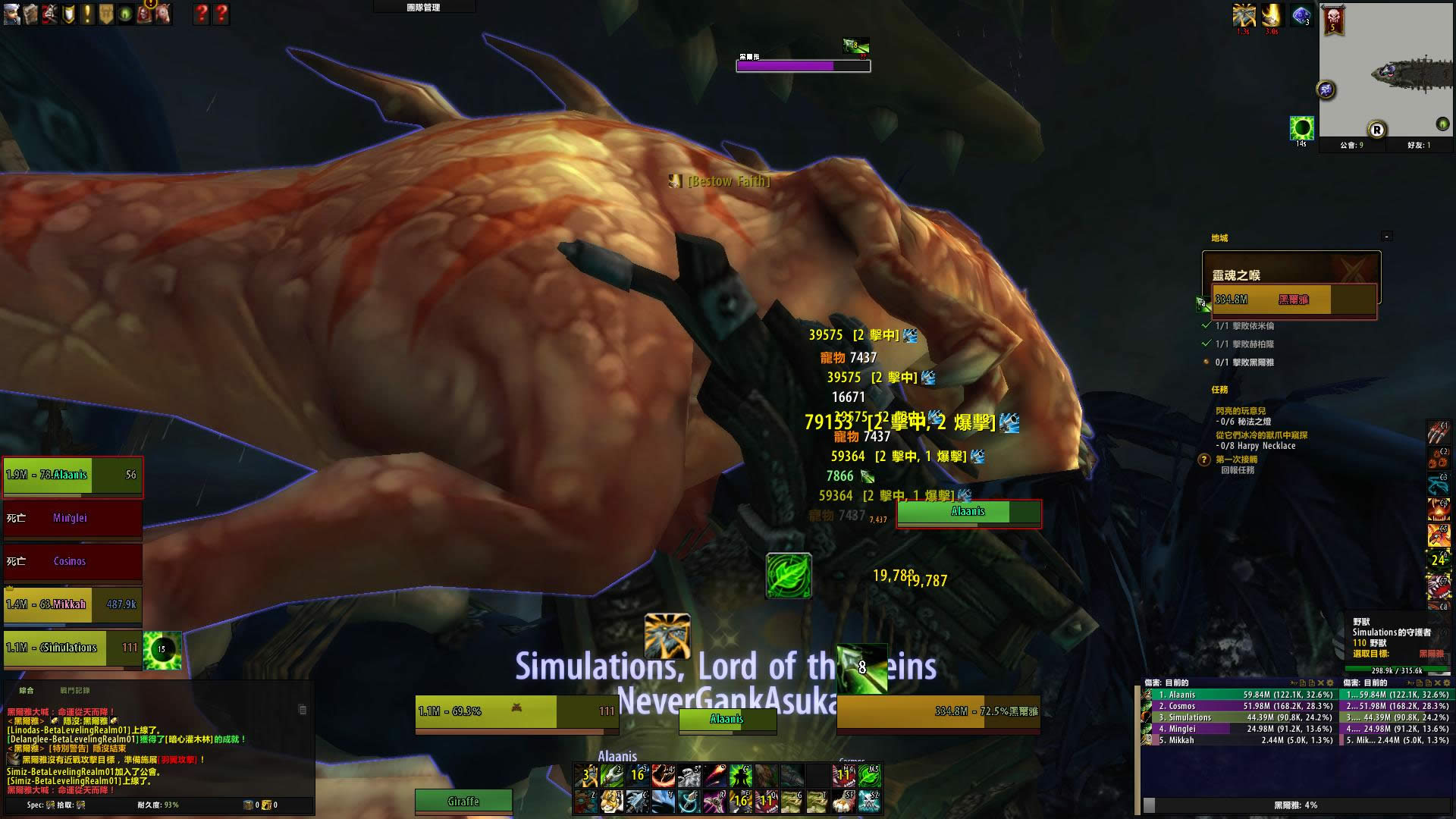Open the mount collection horse icon
The height and width of the screenshot is (819, 1456).
click(x=163, y=14)
